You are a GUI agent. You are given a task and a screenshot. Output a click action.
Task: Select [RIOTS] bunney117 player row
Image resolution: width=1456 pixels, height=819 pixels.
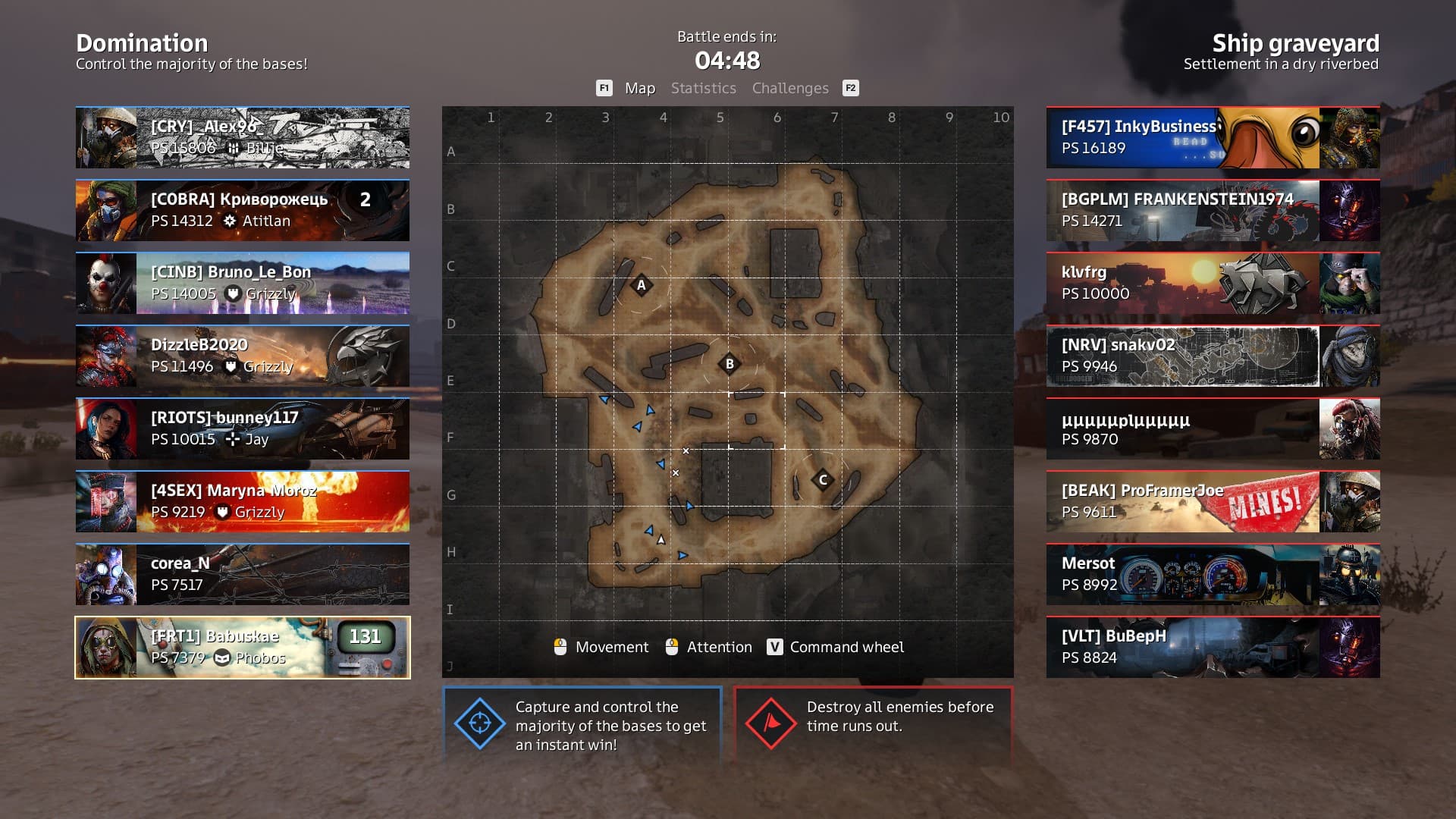pyautogui.click(x=243, y=428)
